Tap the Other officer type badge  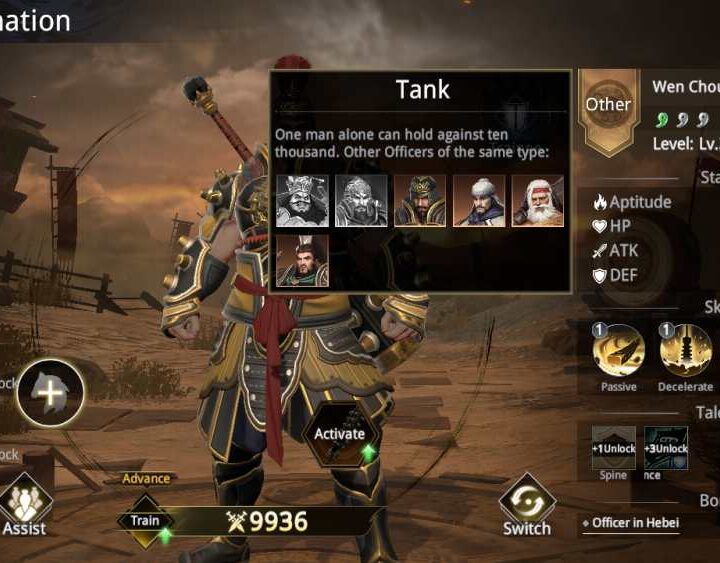[x=608, y=106]
